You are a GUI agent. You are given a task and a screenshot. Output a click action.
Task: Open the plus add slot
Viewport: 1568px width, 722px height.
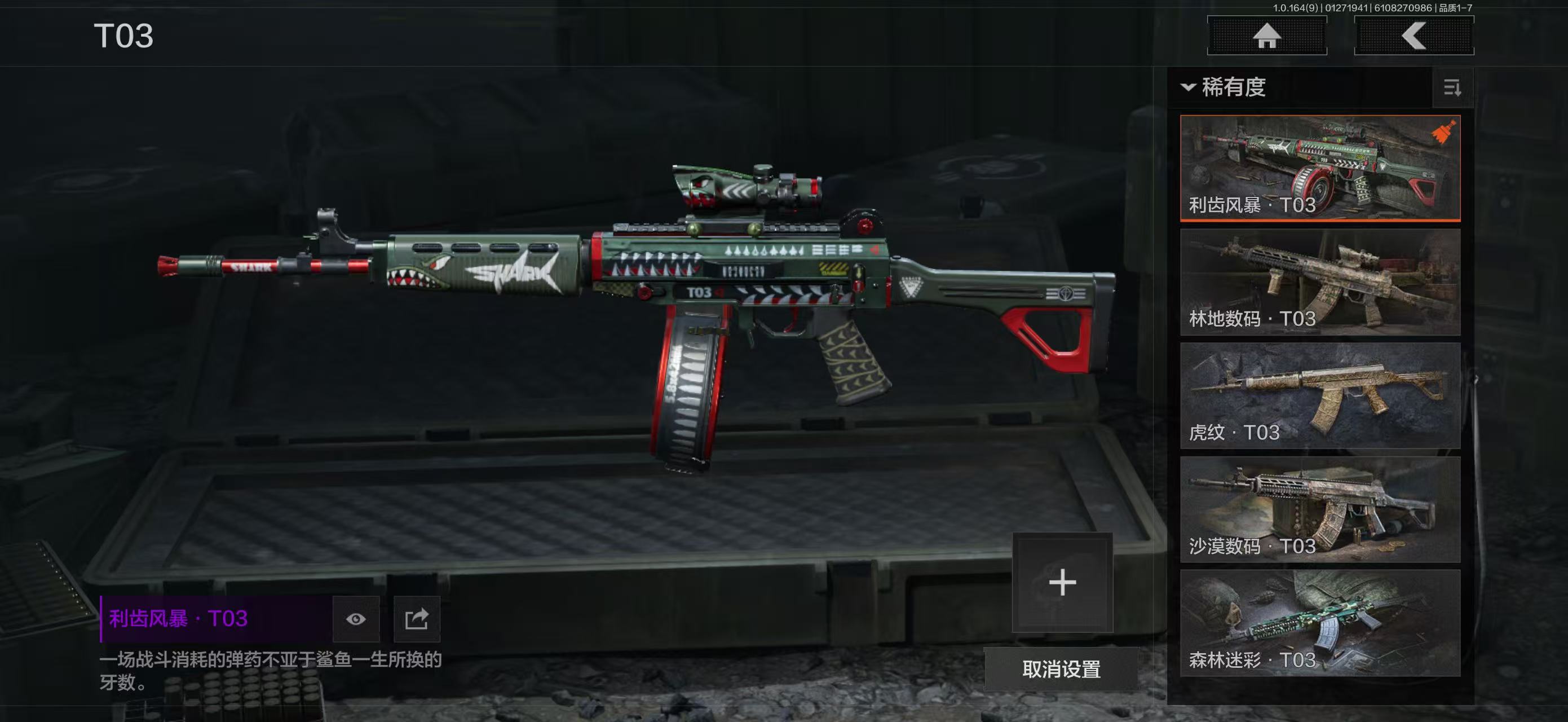[1062, 583]
